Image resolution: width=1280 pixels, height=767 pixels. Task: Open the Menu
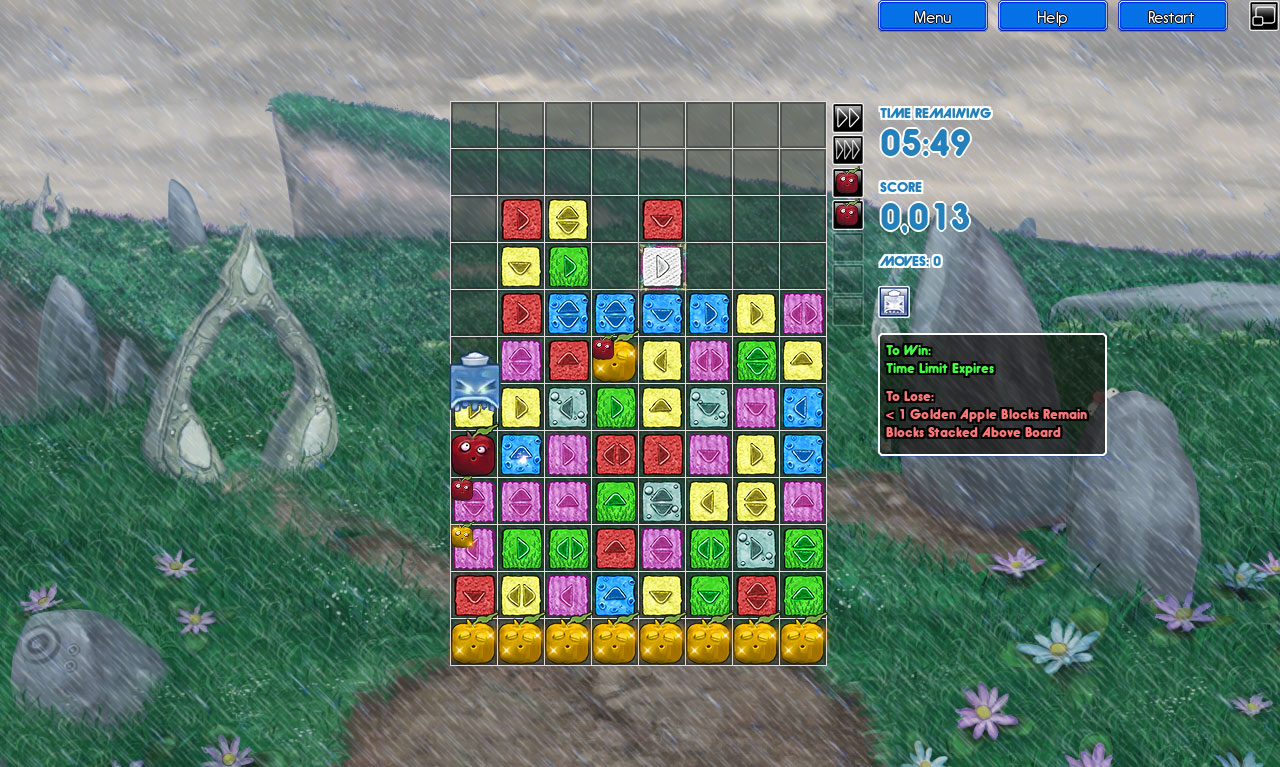point(932,16)
